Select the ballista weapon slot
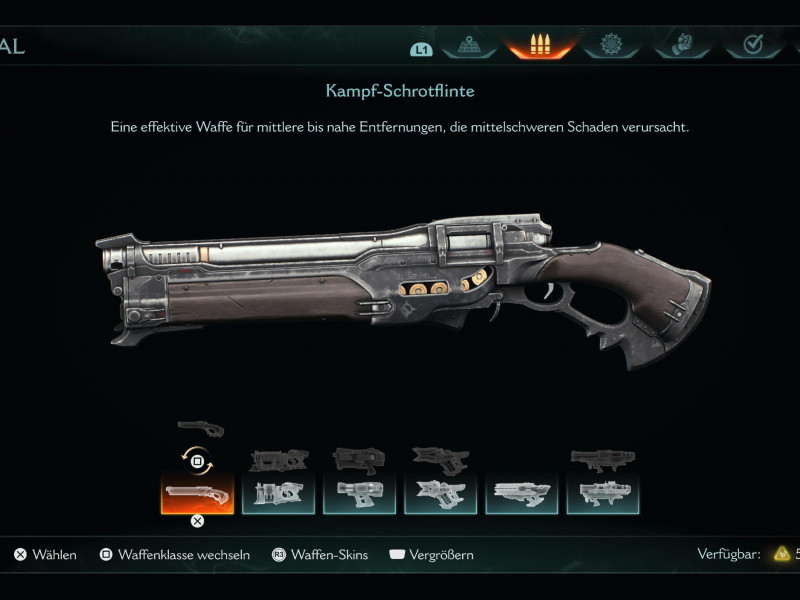 click(521, 493)
